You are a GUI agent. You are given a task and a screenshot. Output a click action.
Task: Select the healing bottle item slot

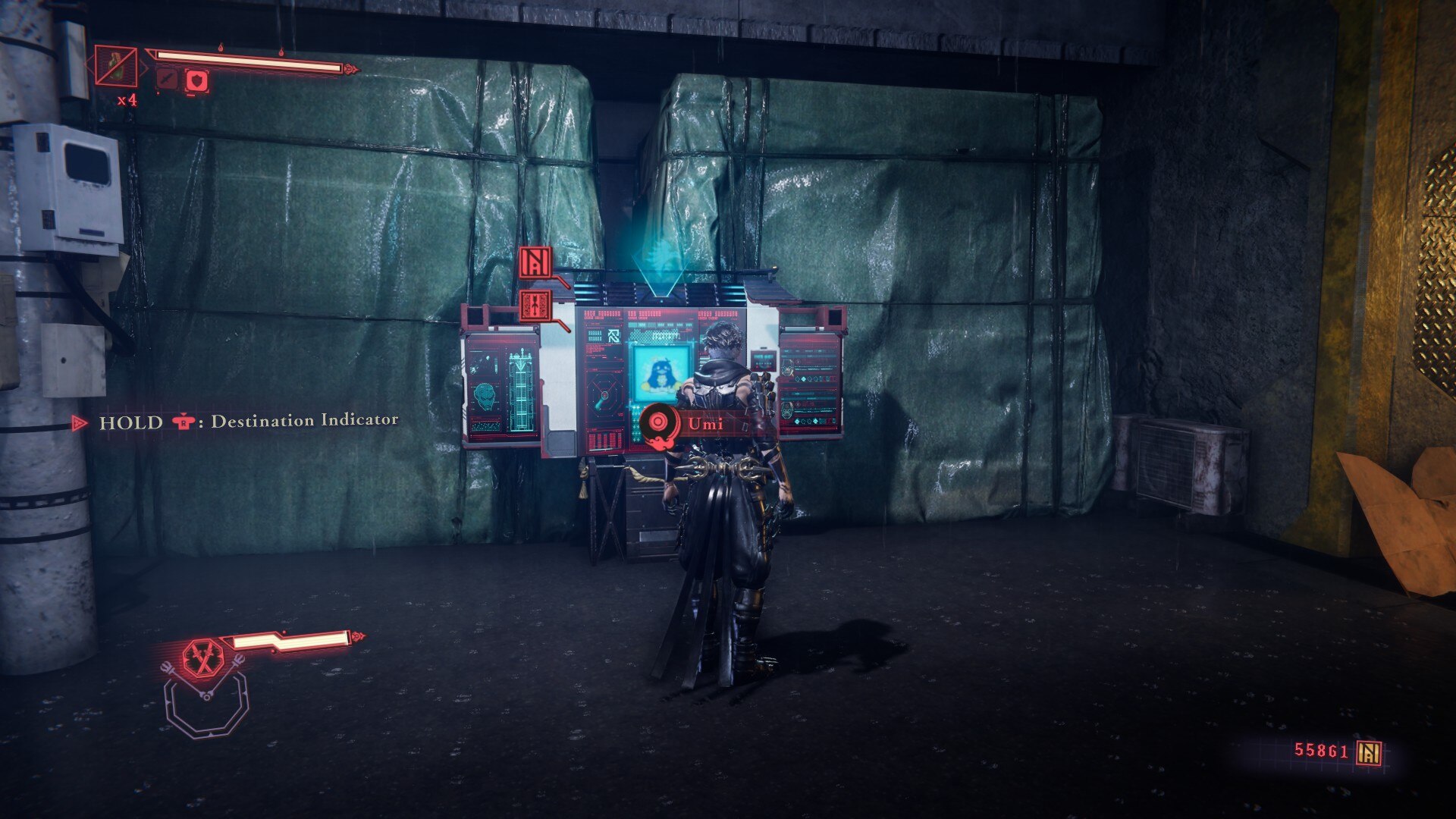tap(116, 66)
